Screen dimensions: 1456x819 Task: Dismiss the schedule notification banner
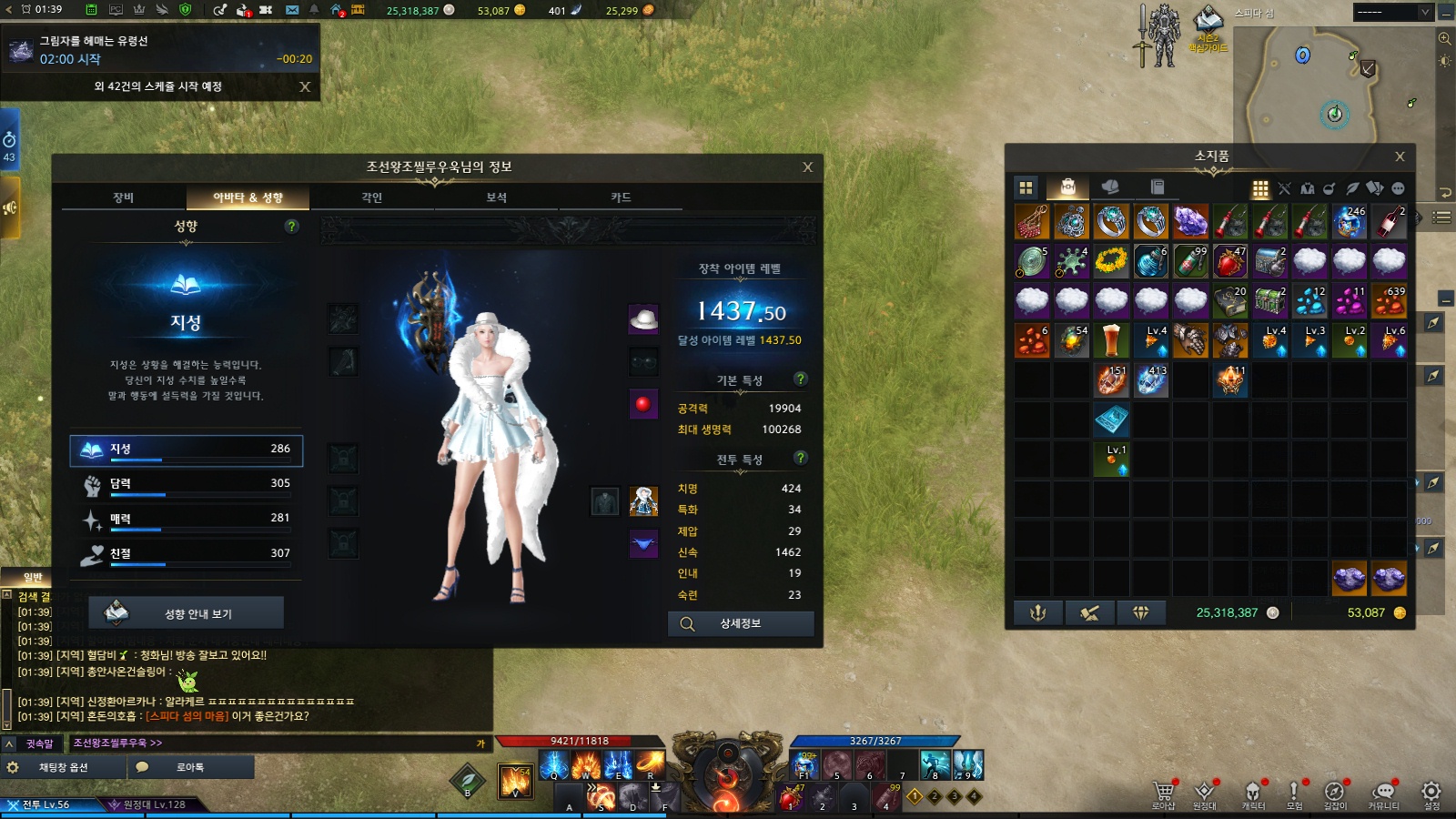[305, 86]
